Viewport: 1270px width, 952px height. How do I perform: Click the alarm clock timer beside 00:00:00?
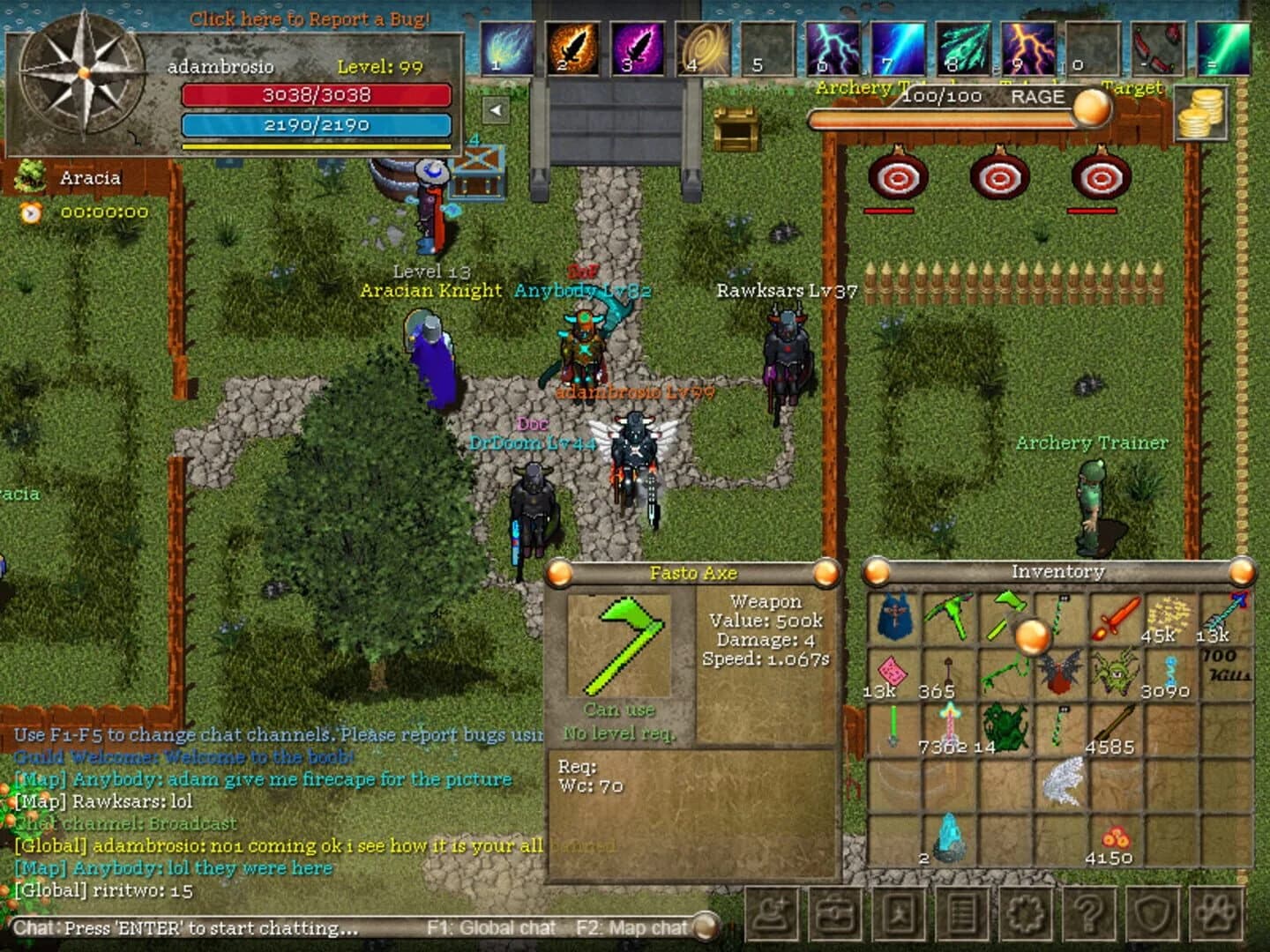(29, 212)
